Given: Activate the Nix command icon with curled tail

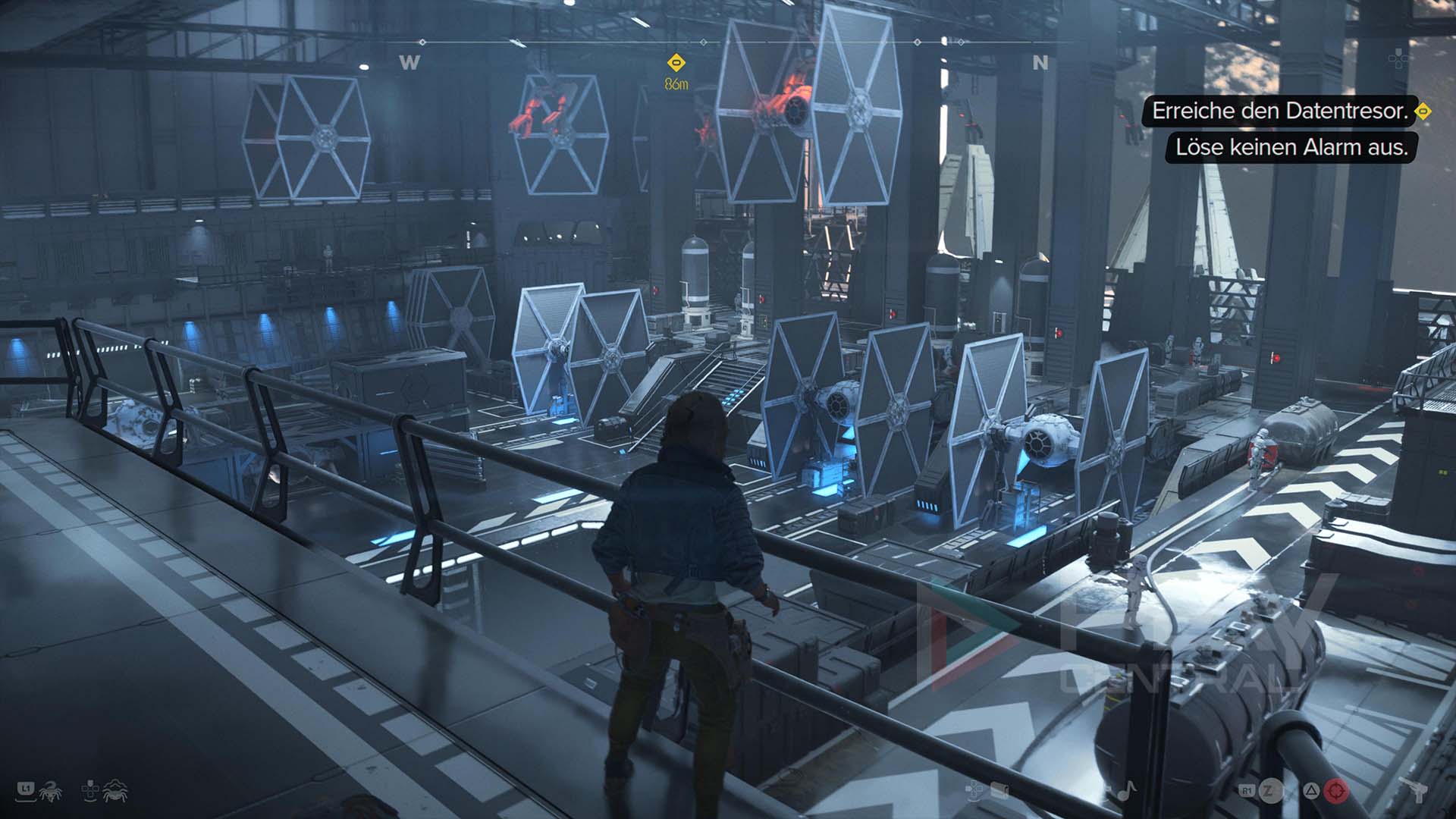Looking at the screenshot, I should (x=50, y=791).
